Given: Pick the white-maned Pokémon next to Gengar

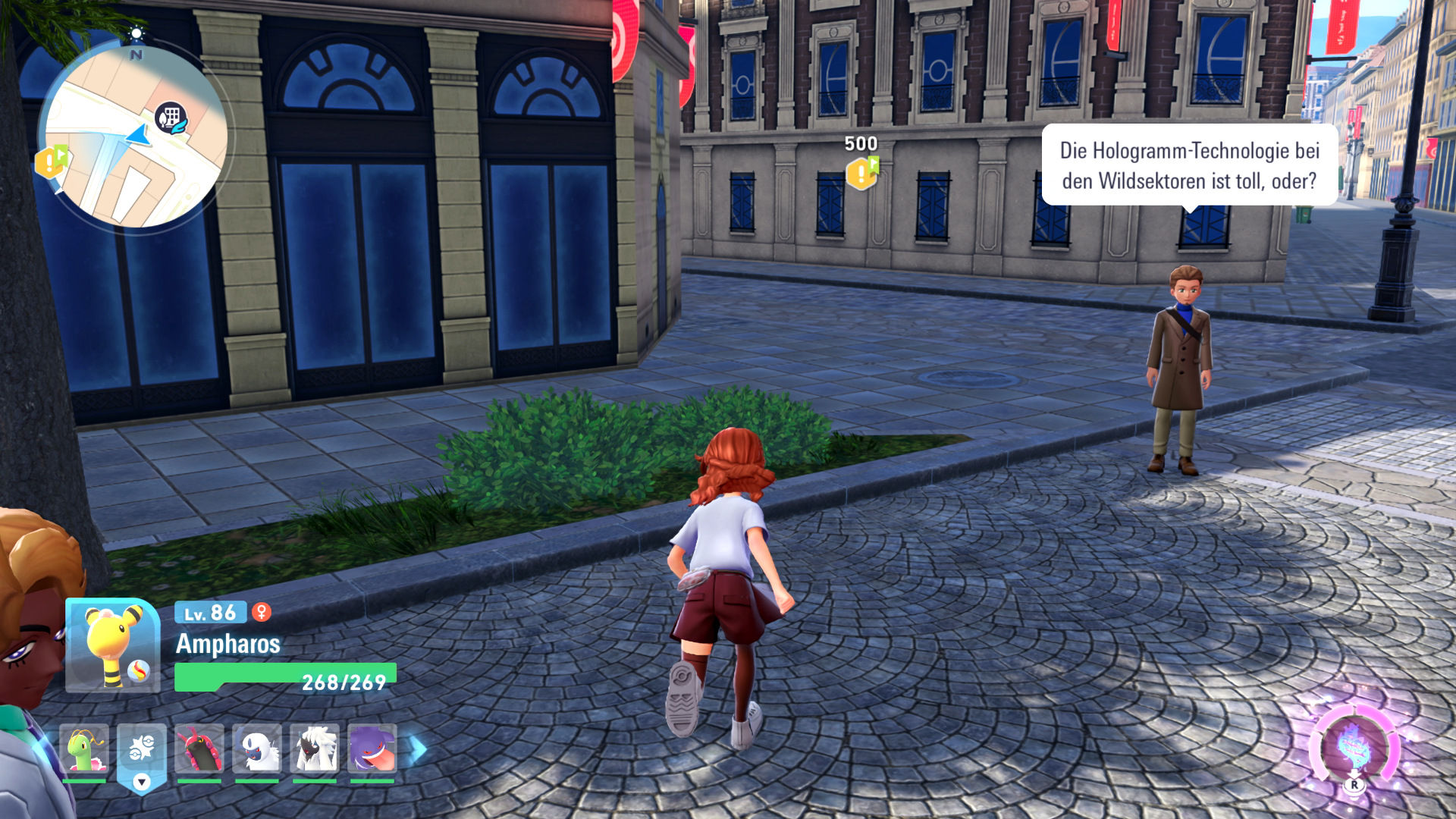Looking at the screenshot, I should click(315, 750).
